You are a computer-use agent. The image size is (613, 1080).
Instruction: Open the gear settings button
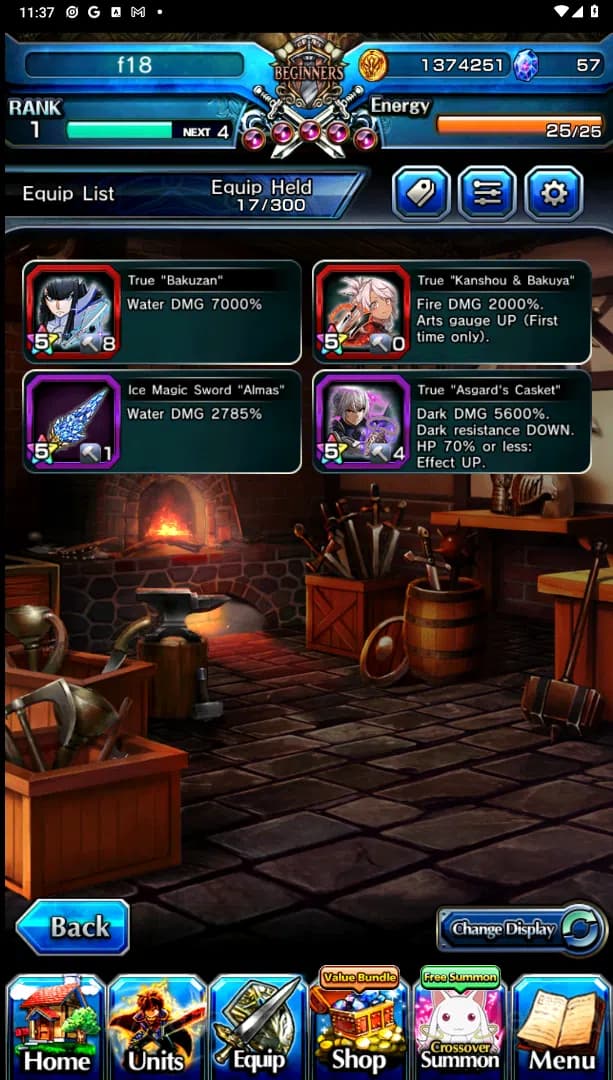(553, 193)
